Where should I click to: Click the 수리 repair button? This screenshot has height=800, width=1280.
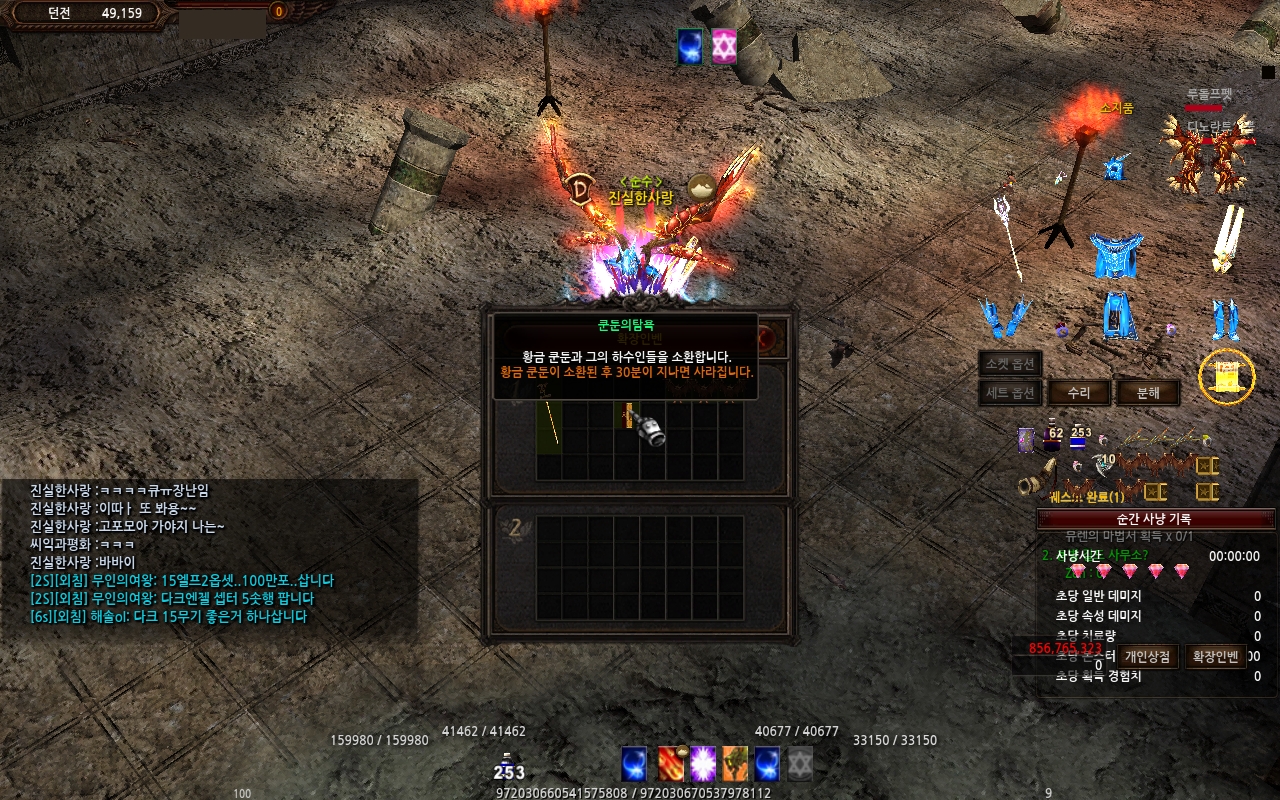click(1078, 393)
